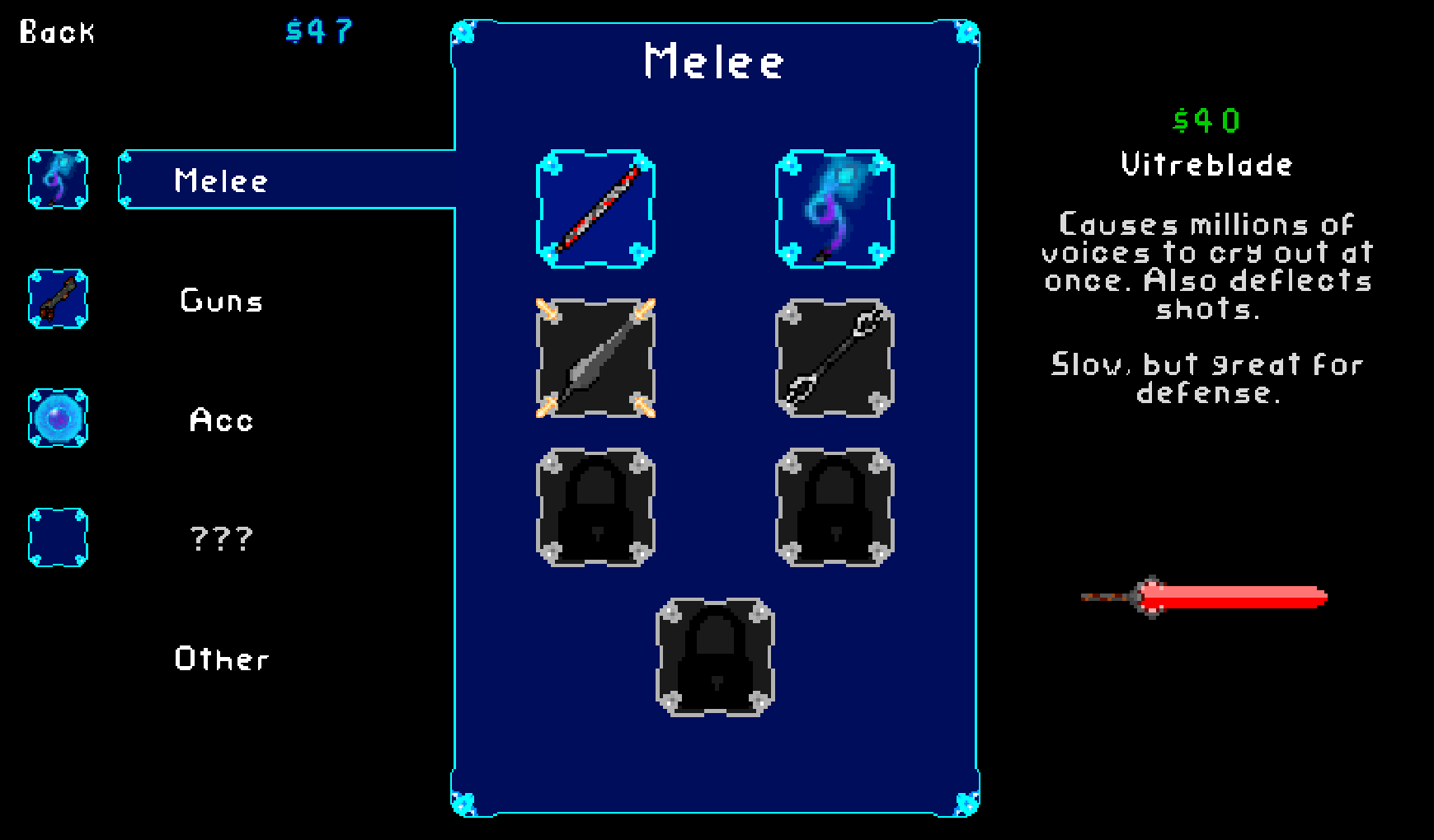The image size is (1434, 840).
Task: Select the ??? category label
Action: tap(220, 538)
